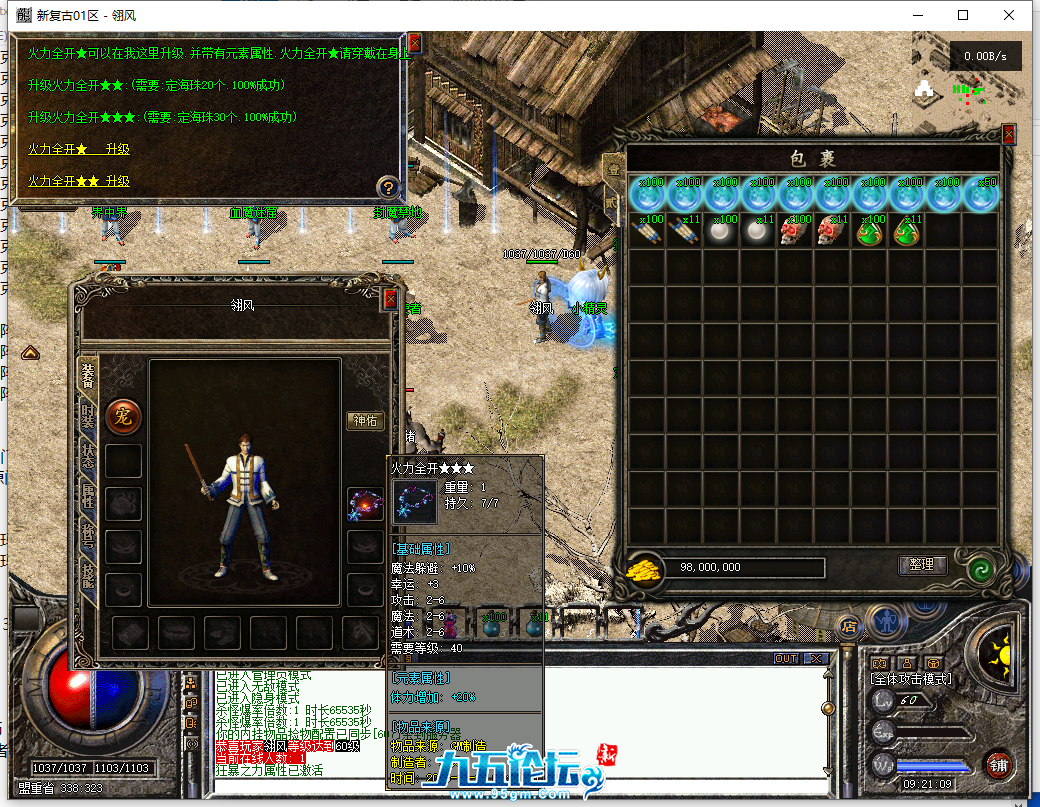Open the dialog's question mark help
This screenshot has width=1040, height=807.
pyautogui.click(x=388, y=187)
